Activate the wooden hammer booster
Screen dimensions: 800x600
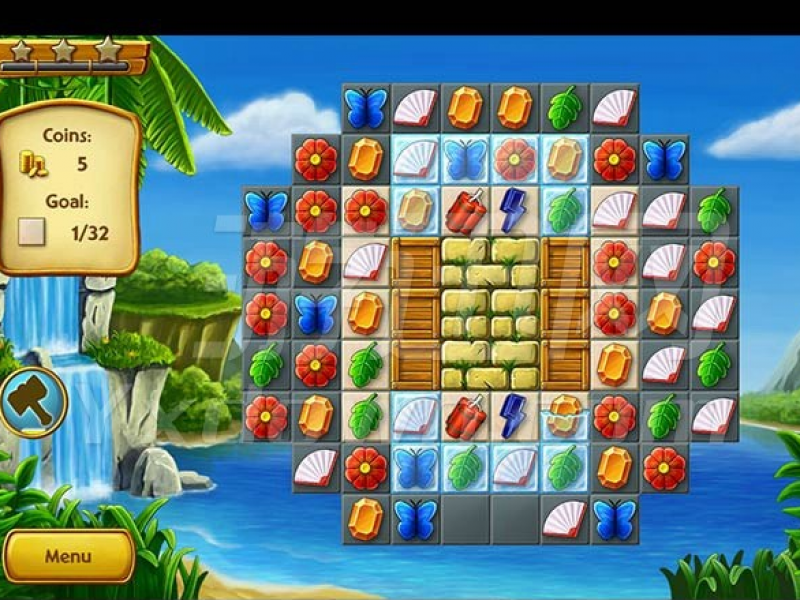34,402
